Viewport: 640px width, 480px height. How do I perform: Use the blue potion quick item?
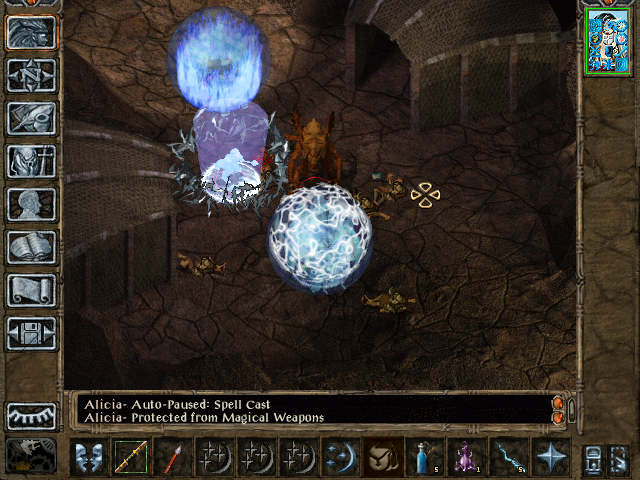pos(425,457)
